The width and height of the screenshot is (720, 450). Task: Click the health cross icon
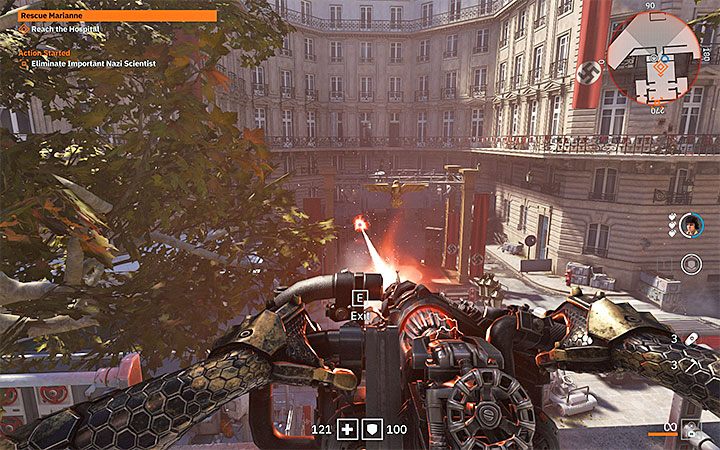[345, 428]
